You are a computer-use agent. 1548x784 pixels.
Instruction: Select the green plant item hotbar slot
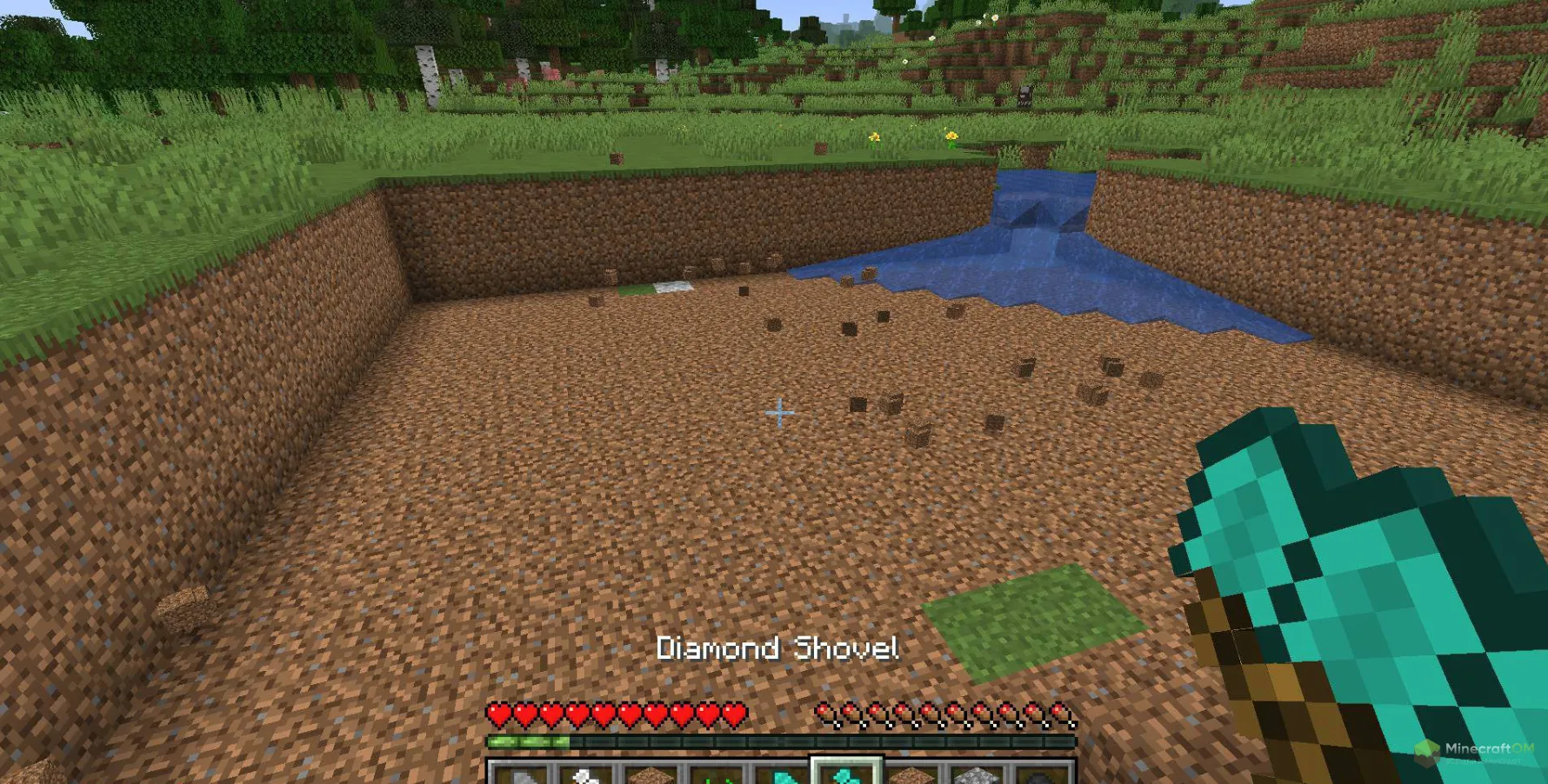[x=717, y=775]
